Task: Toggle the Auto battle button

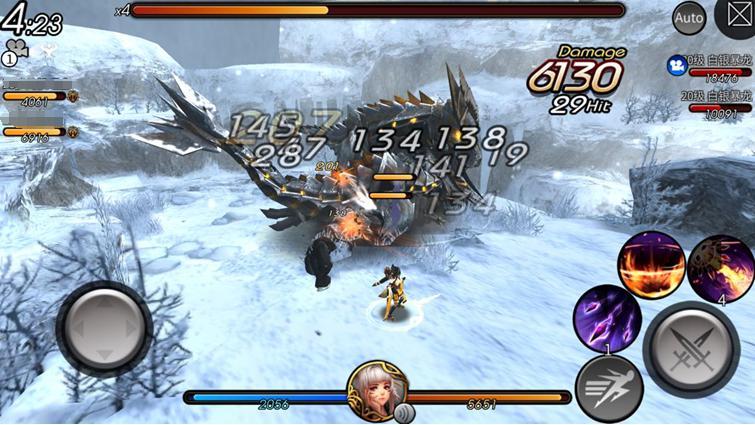Action: pyautogui.click(x=689, y=17)
